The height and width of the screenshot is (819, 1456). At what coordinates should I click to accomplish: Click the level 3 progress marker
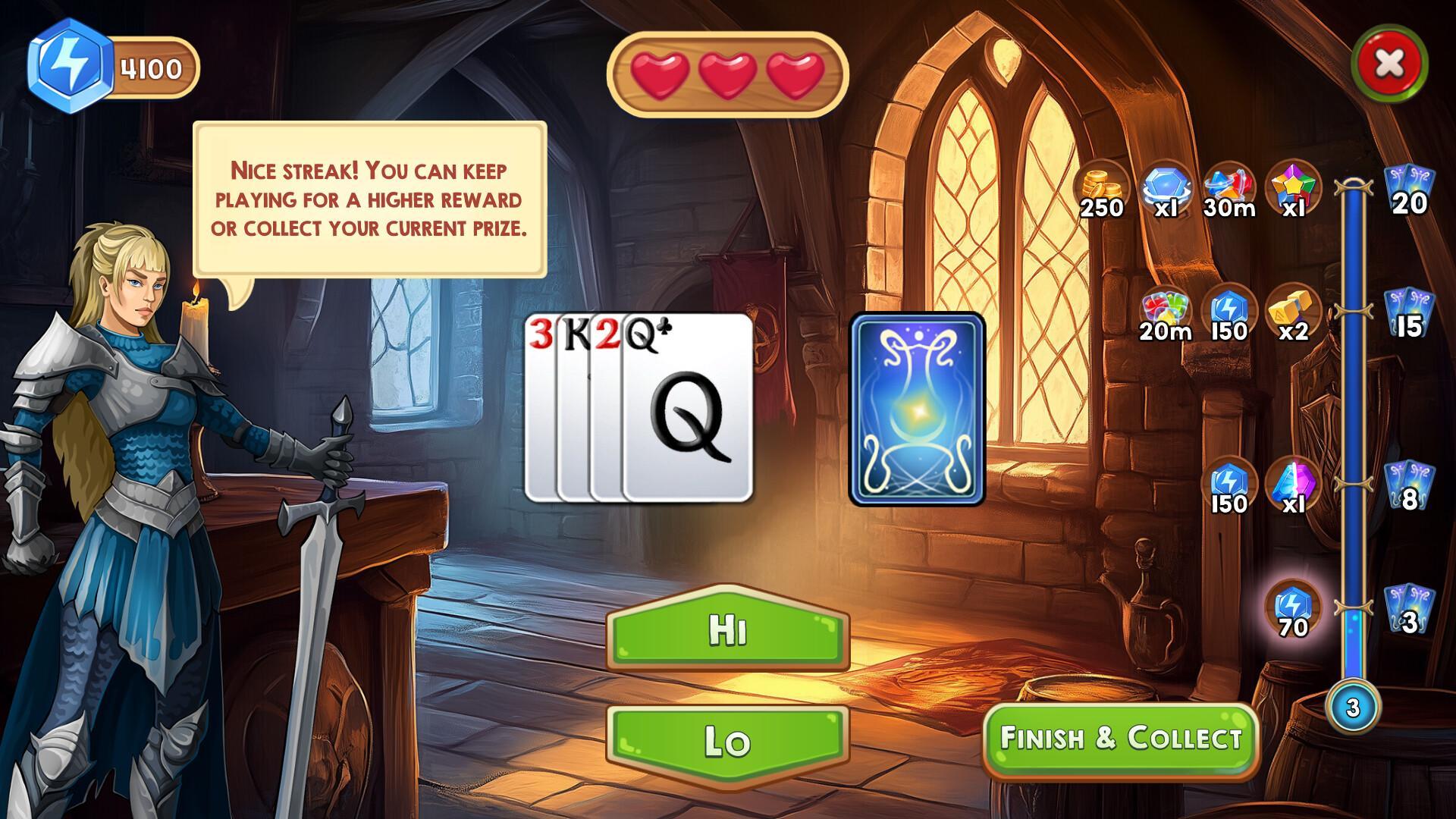(1353, 705)
